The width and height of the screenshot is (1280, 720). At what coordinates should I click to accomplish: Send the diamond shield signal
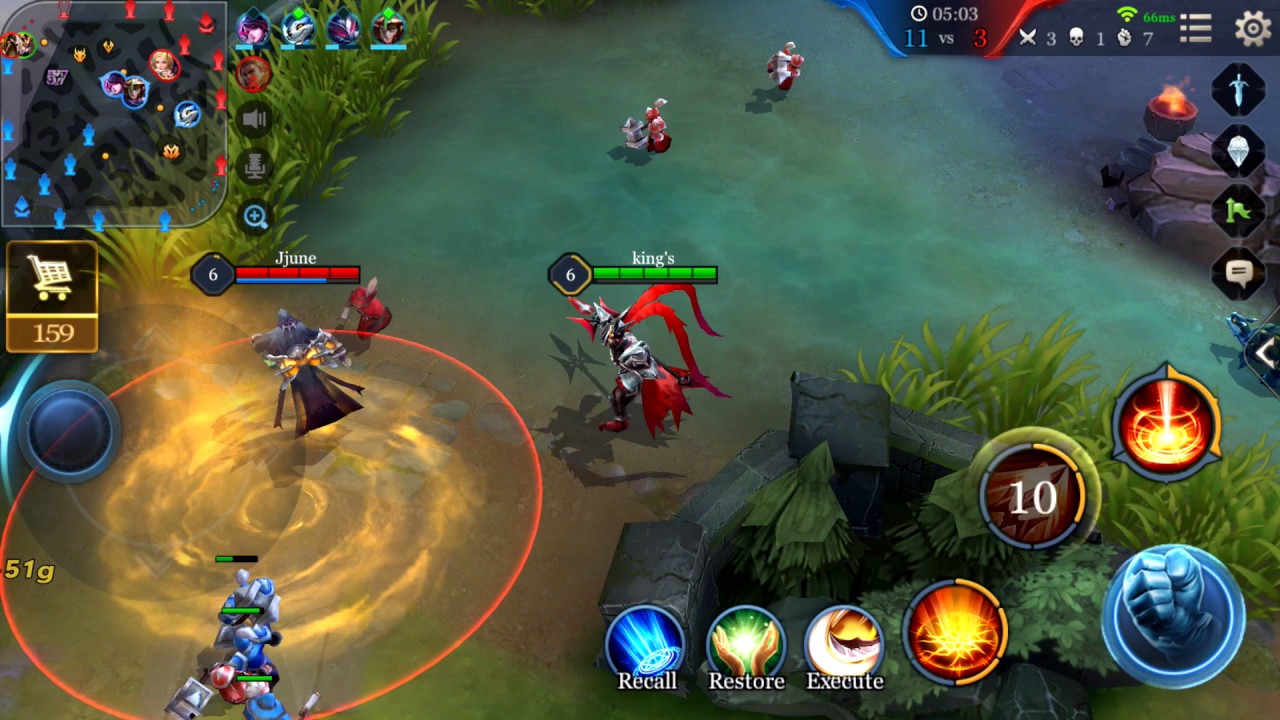pos(1238,151)
